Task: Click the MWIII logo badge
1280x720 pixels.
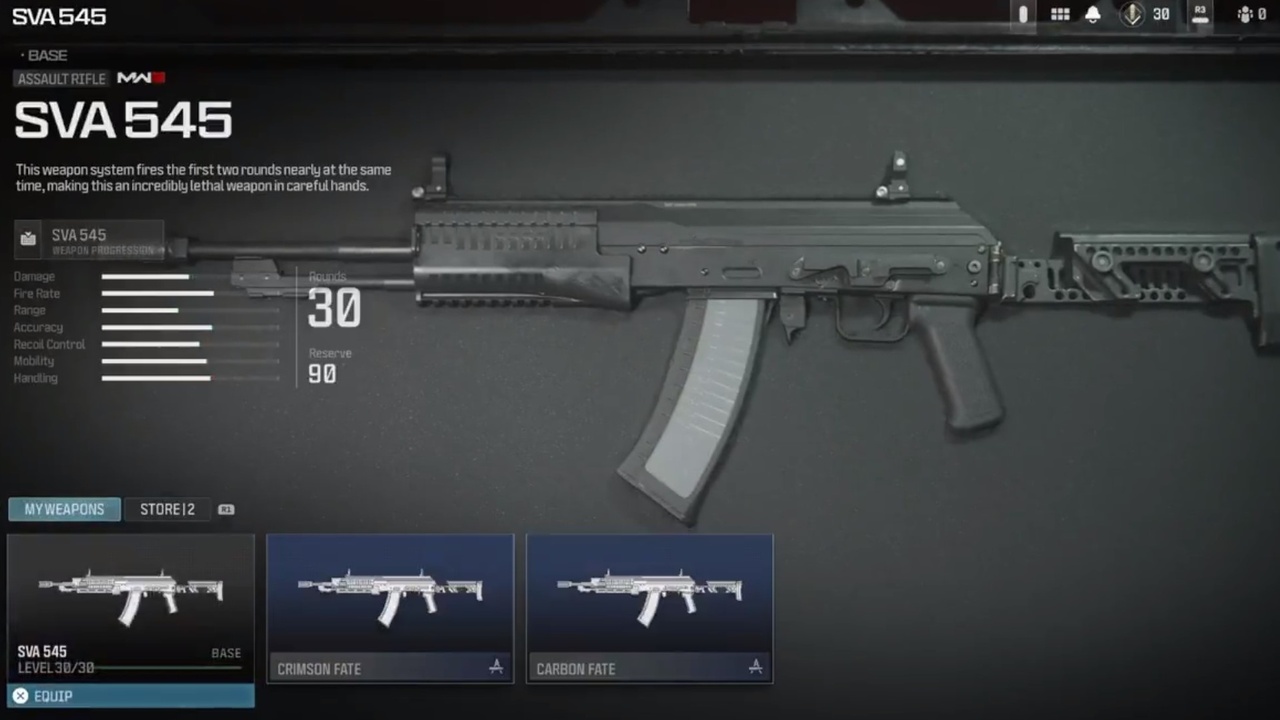Action: (x=140, y=78)
